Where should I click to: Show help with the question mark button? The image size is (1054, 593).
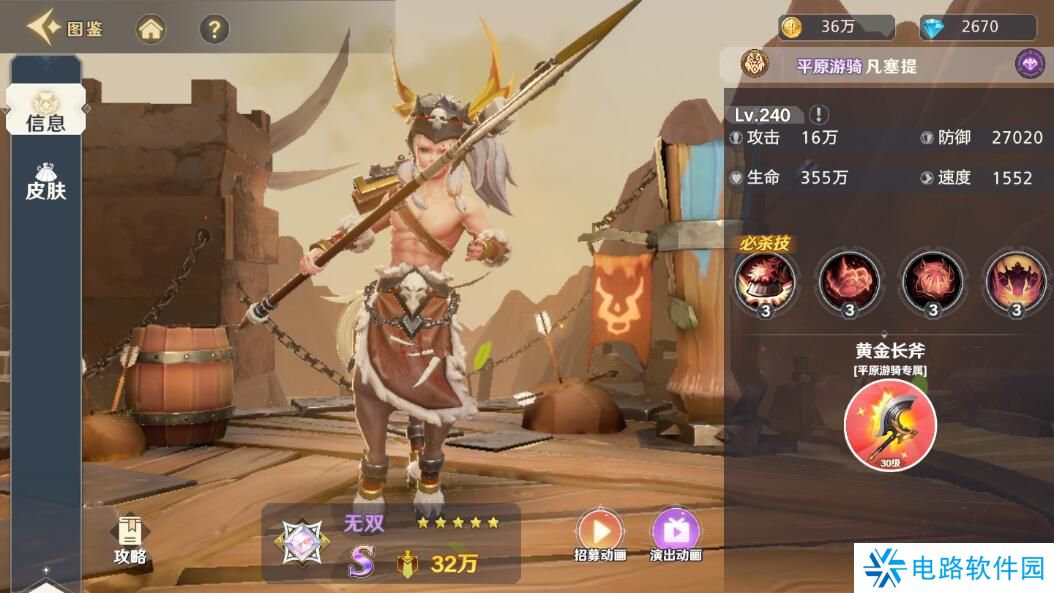[214, 29]
